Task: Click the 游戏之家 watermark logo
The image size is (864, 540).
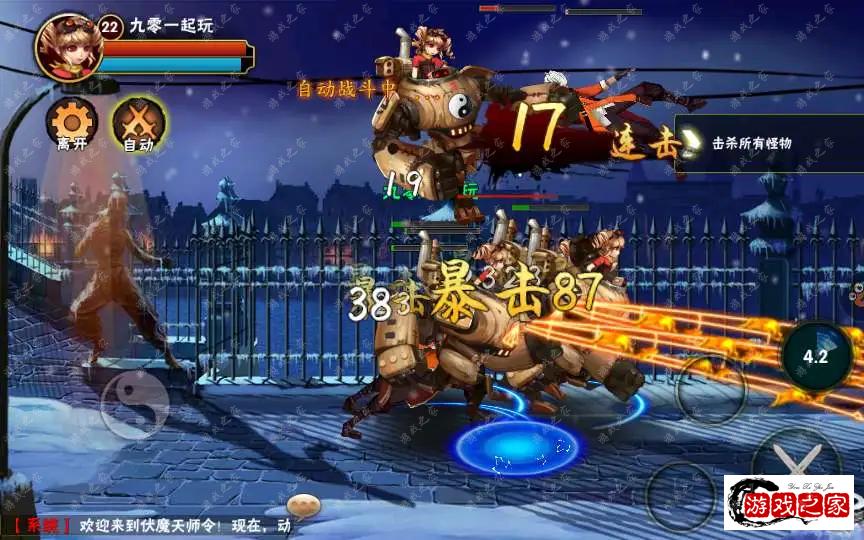Action: (x=788, y=504)
